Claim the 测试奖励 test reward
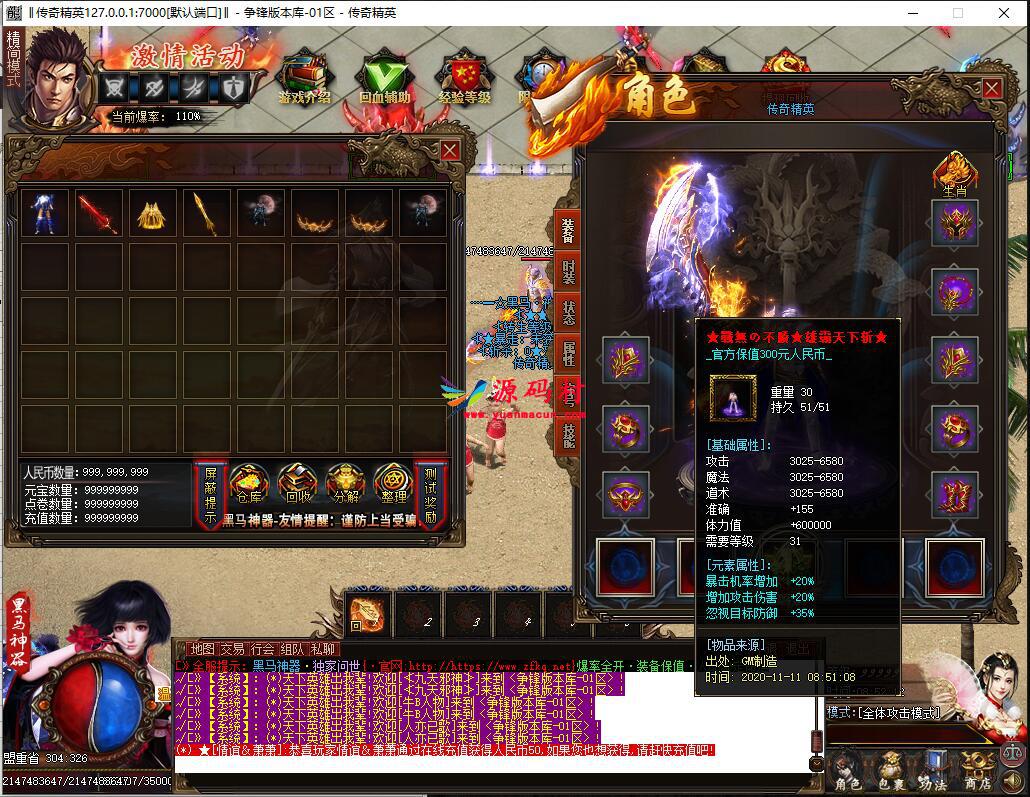This screenshot has height=797, width=1030. coord(431,495)
